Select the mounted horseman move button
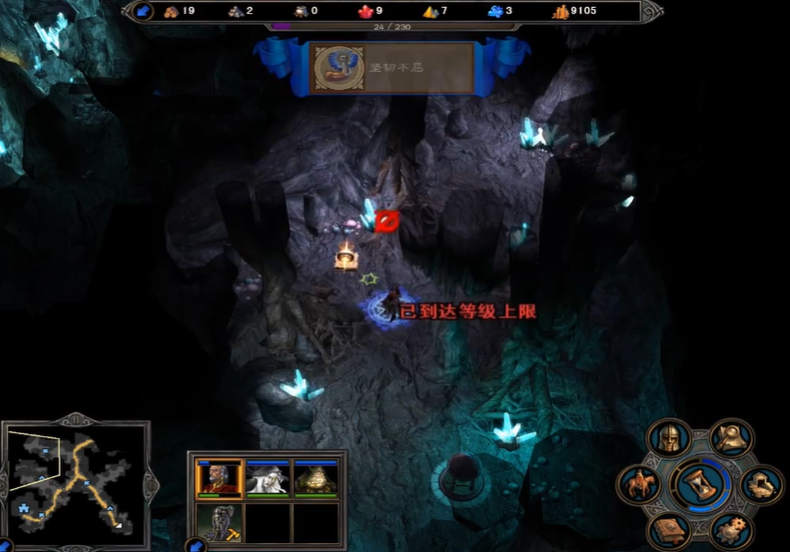Image resolution: width=790 pixels, height=552 pixels. point(640,485)
